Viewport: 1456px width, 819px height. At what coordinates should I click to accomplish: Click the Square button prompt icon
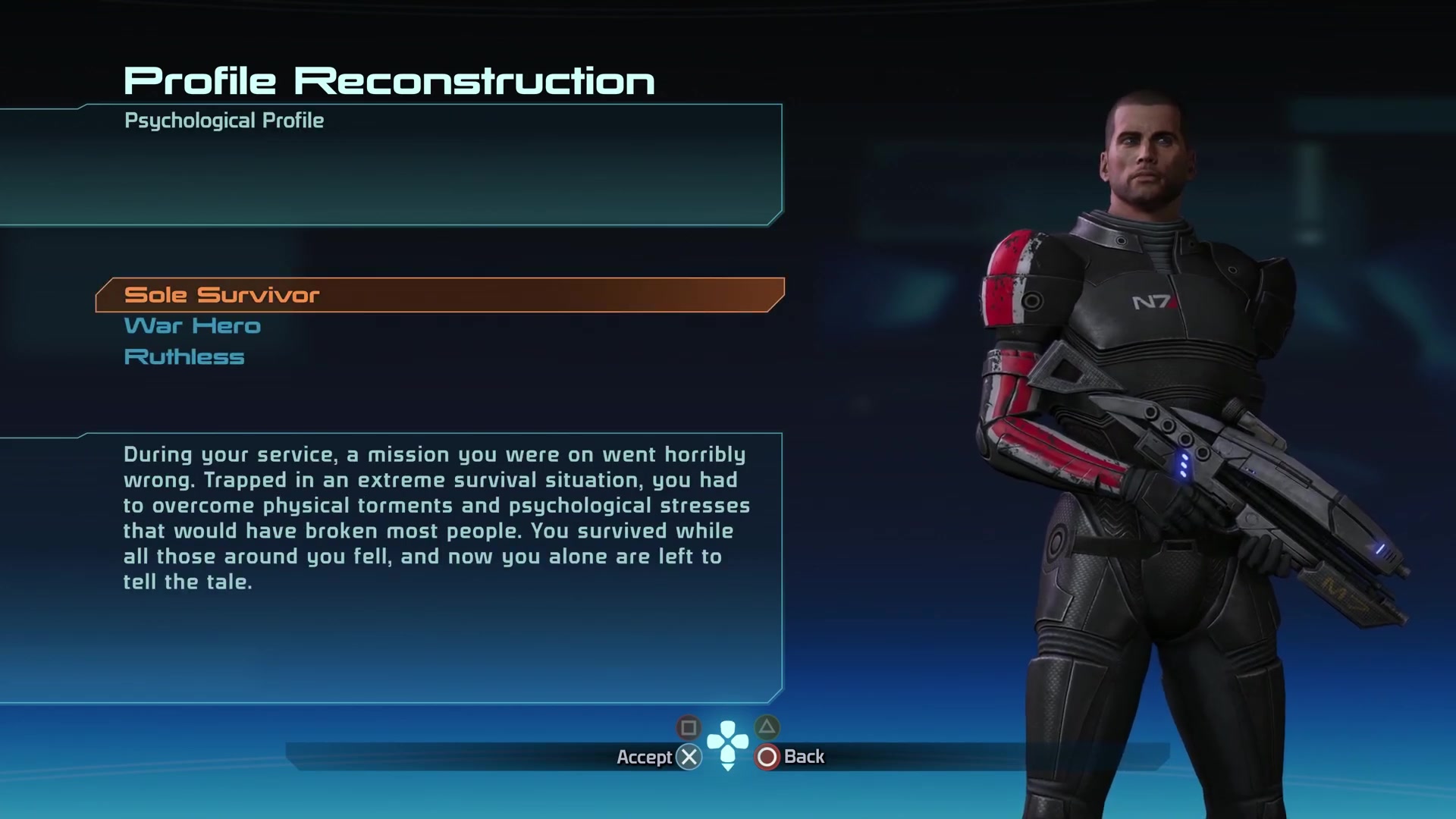click(x=689, y=728)
